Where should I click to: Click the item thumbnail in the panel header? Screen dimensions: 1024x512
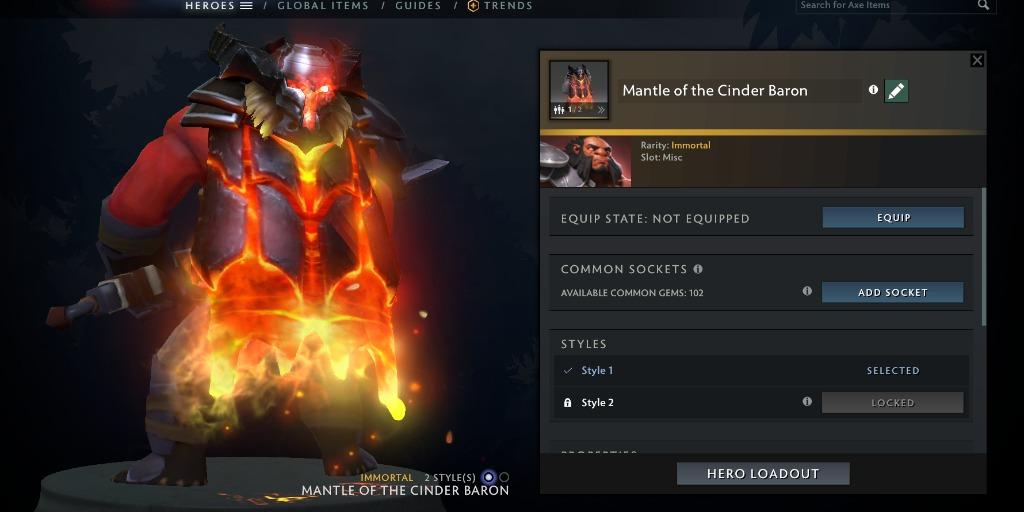point(579,90)
